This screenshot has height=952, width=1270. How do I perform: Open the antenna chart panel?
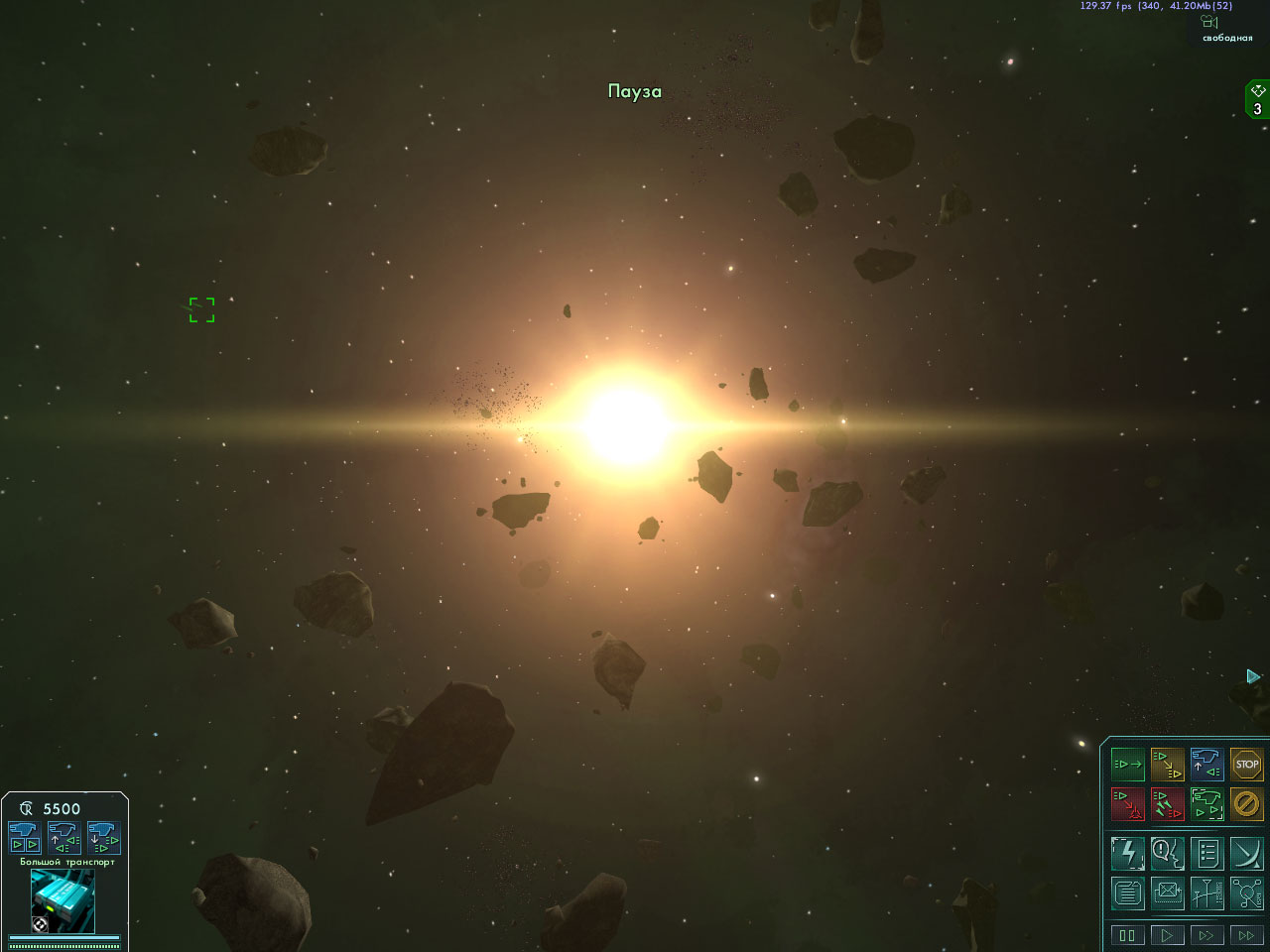coord(1206,893)
